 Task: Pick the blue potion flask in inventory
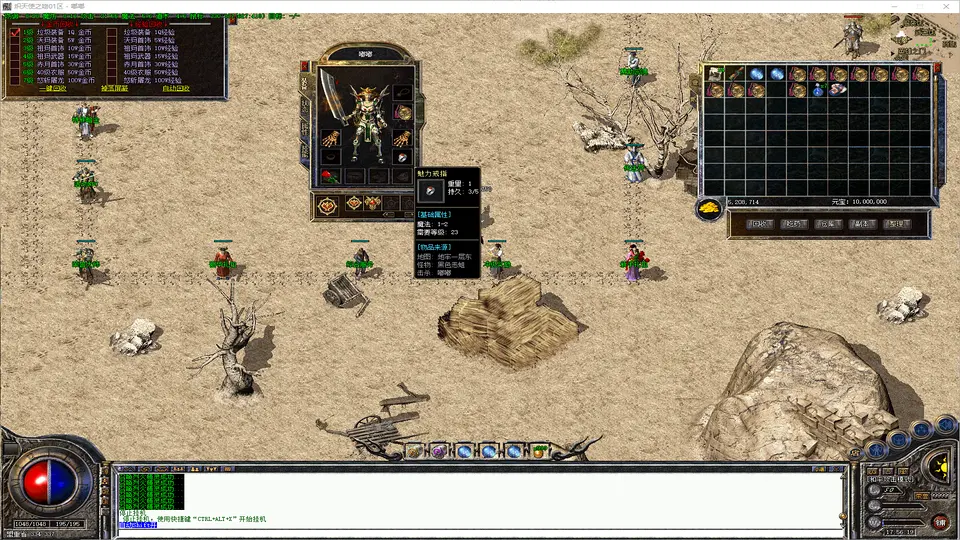(818, 90)
